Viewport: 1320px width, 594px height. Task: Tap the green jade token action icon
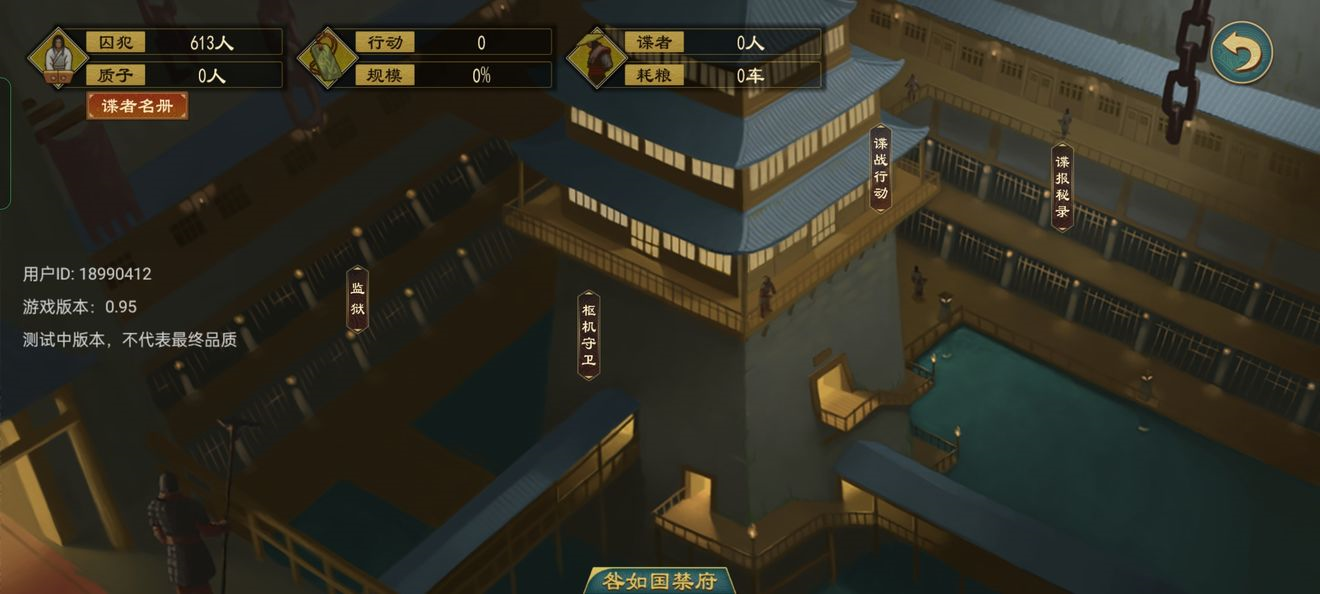(x=327, y=57)
